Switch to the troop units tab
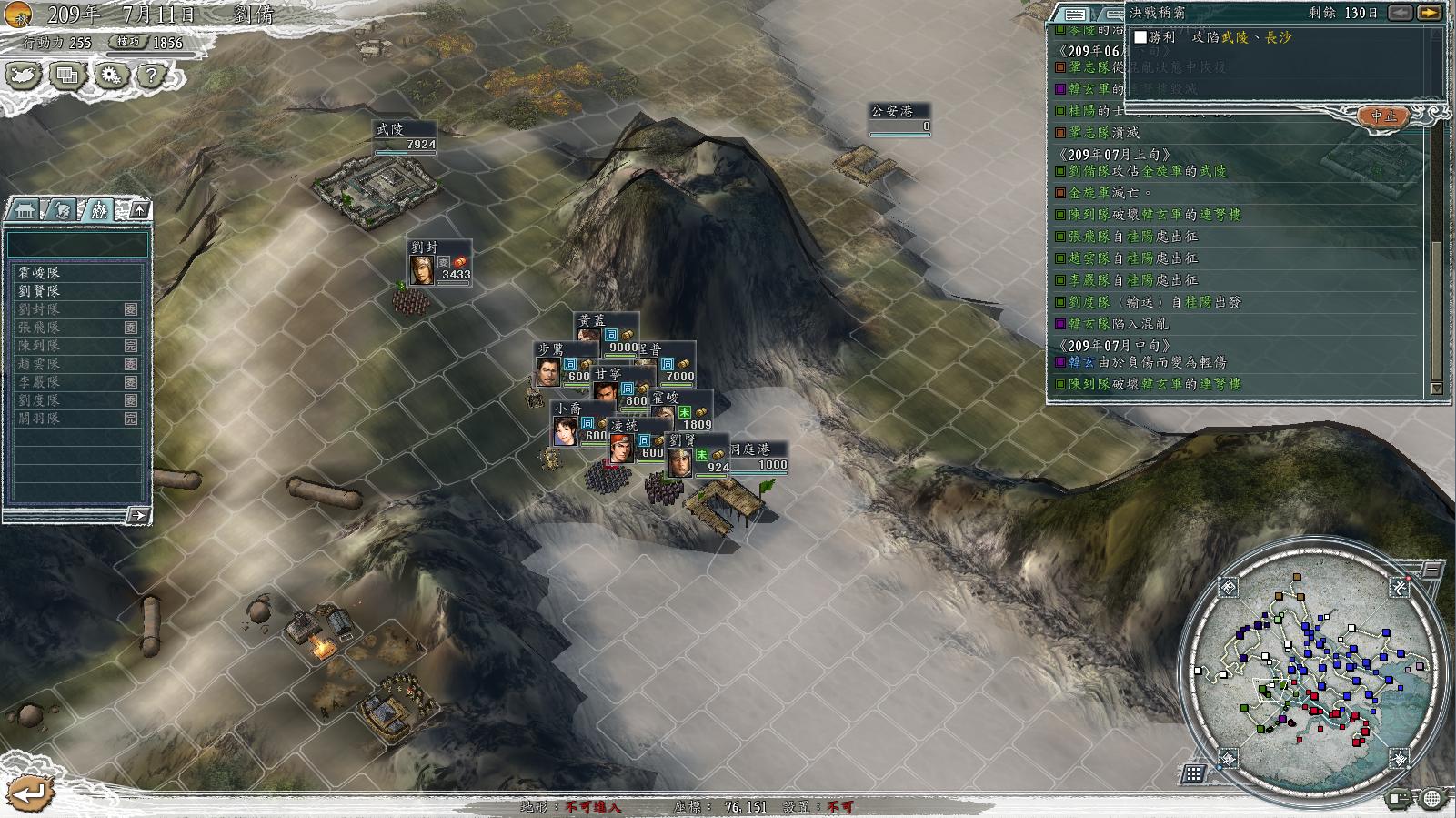1456x818 pixels. pos(98,210)
